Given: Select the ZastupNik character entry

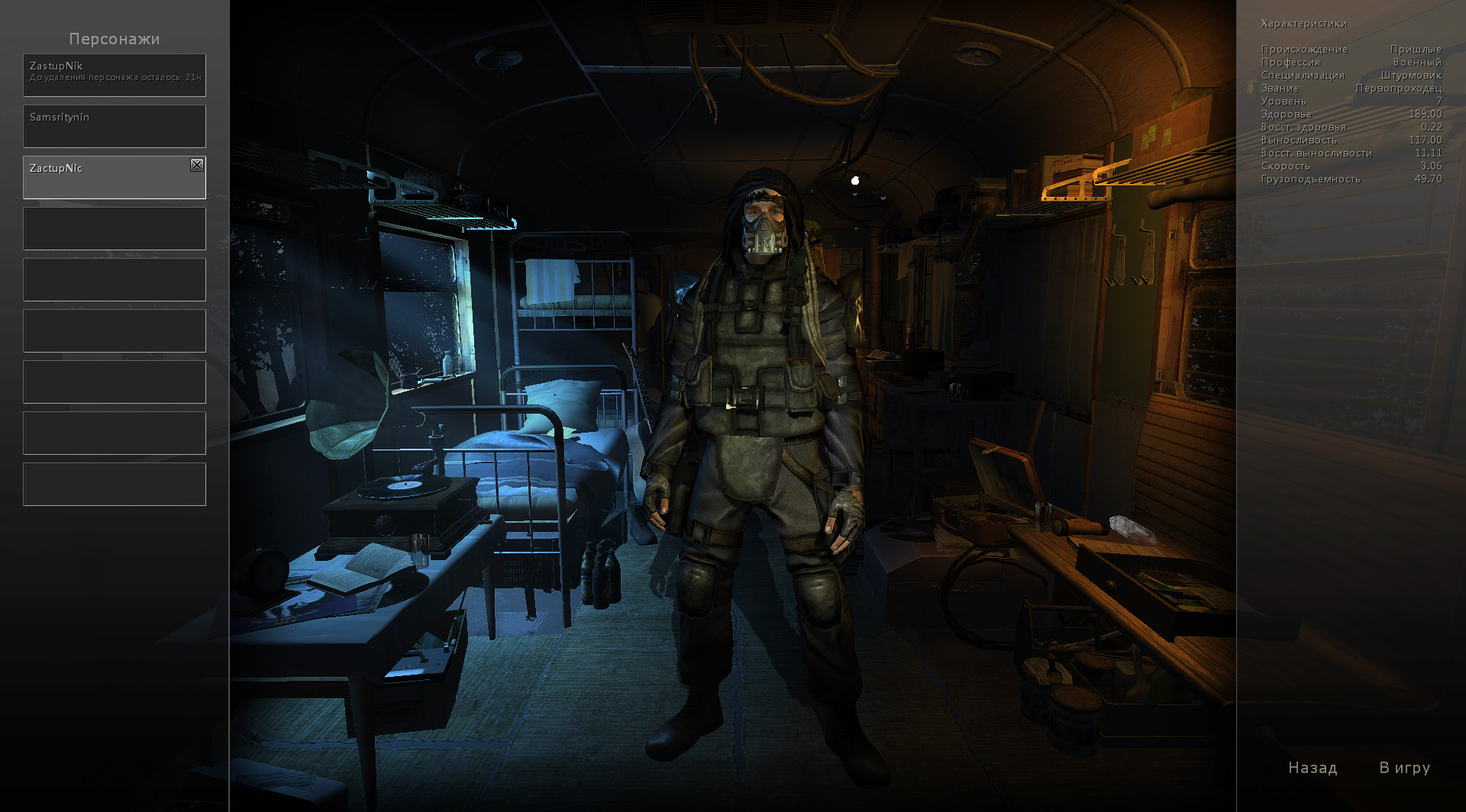Looking at the screenshot, I should coord(115,75).
